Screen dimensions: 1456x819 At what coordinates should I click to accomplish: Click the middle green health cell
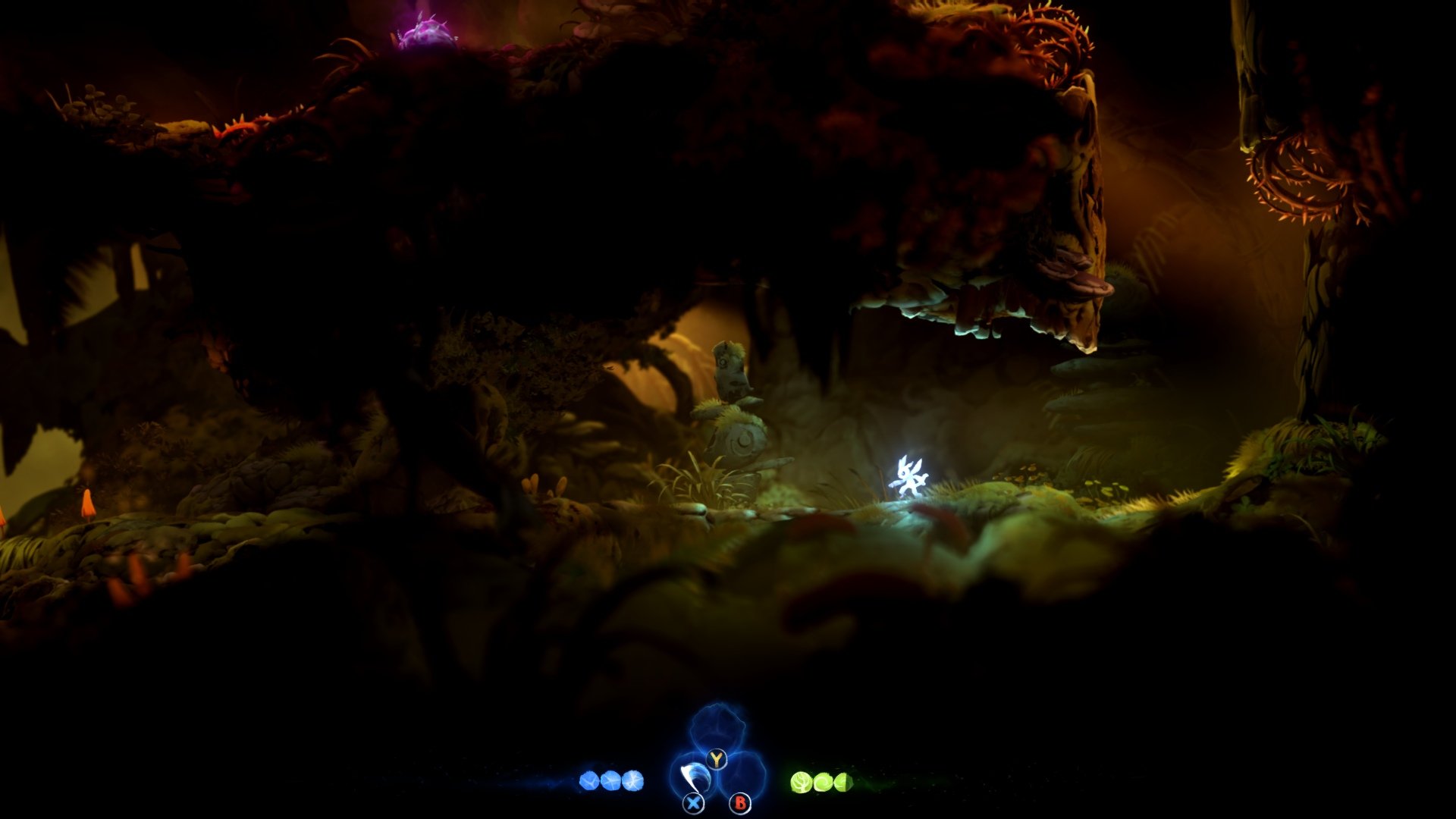pyautogui.click(x=824, y=782)
